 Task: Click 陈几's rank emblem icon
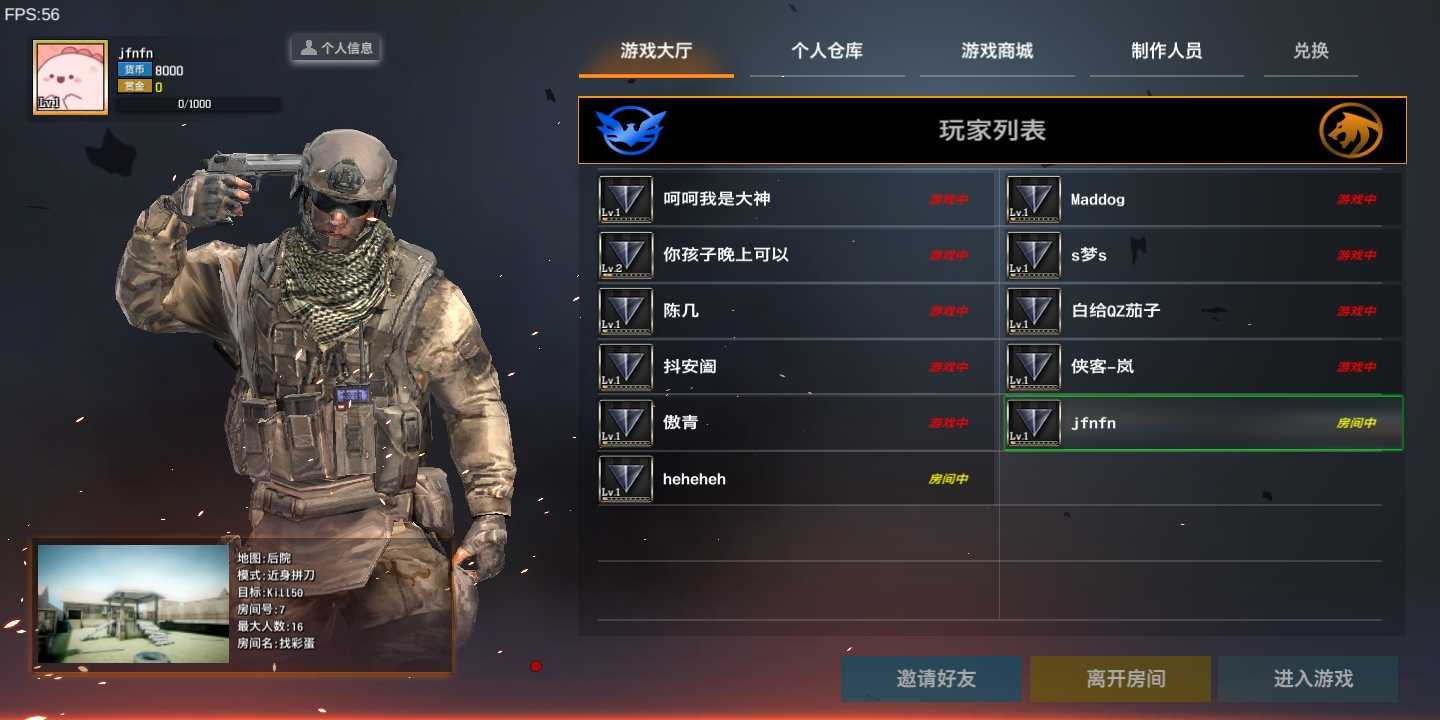[x=625, y=311]
